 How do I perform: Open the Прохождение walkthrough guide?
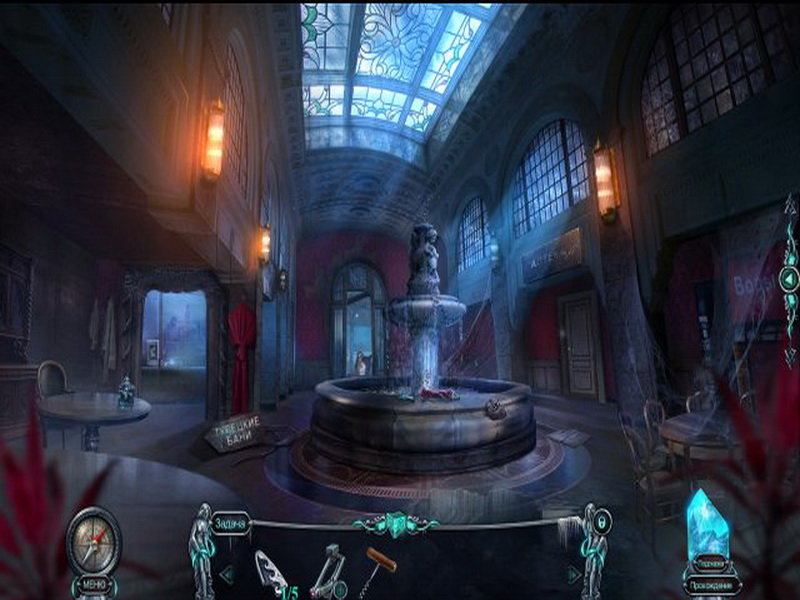click(x=713, y=585)
